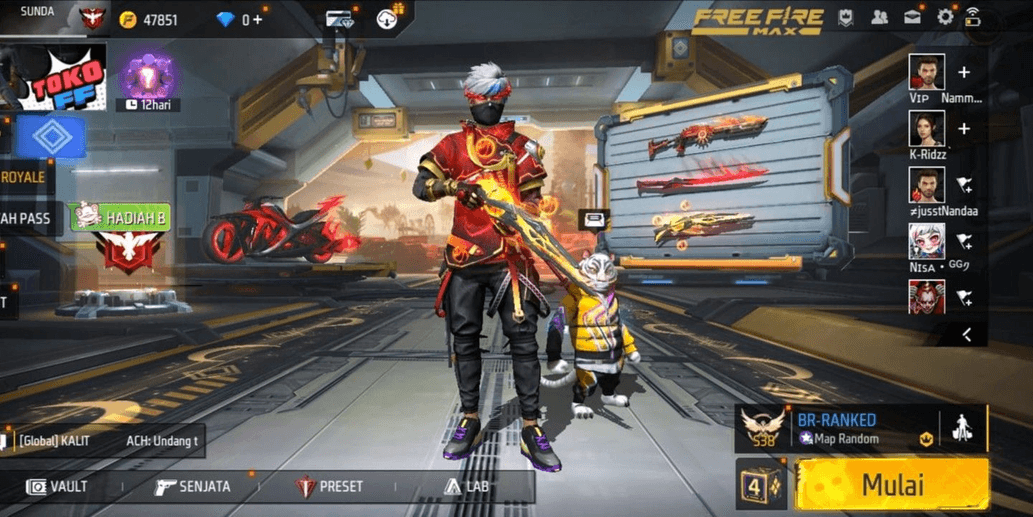This screenshot has width=1033, height=517.
Task: Open the BR-RANKED mode selector
Action: [x=838, y=428]
